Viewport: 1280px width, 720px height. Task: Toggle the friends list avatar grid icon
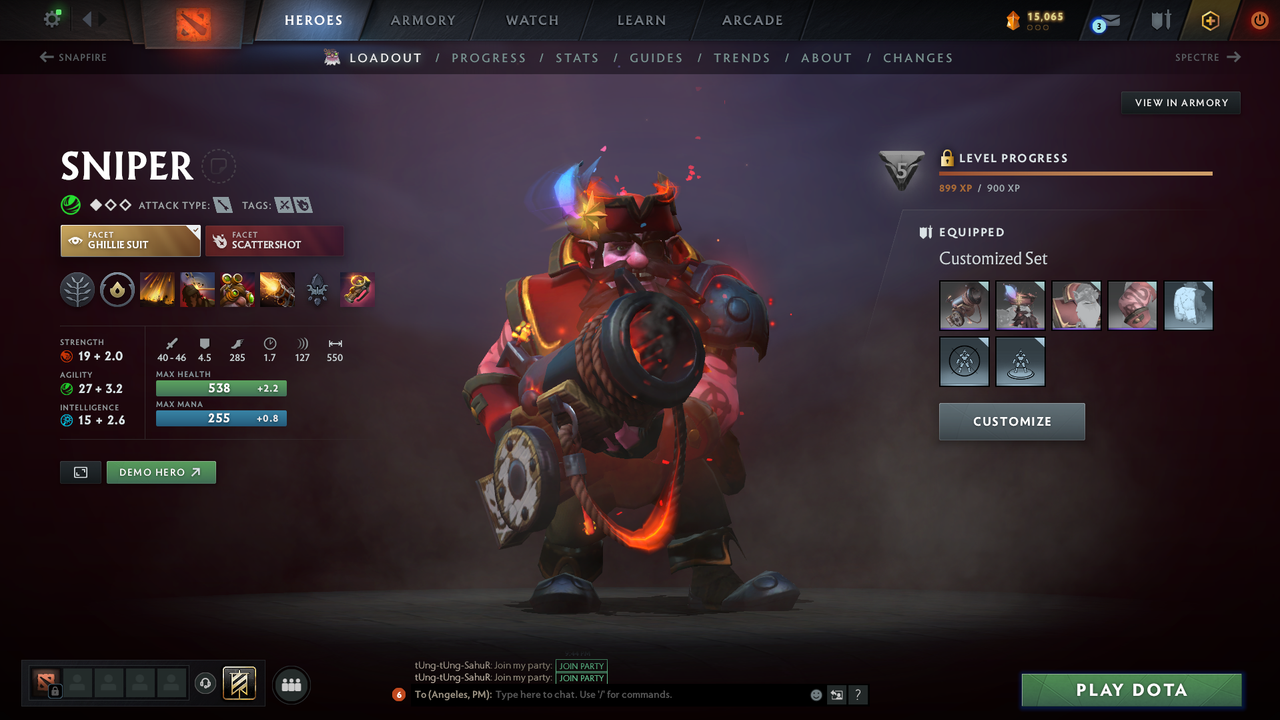tap(290, 684)
